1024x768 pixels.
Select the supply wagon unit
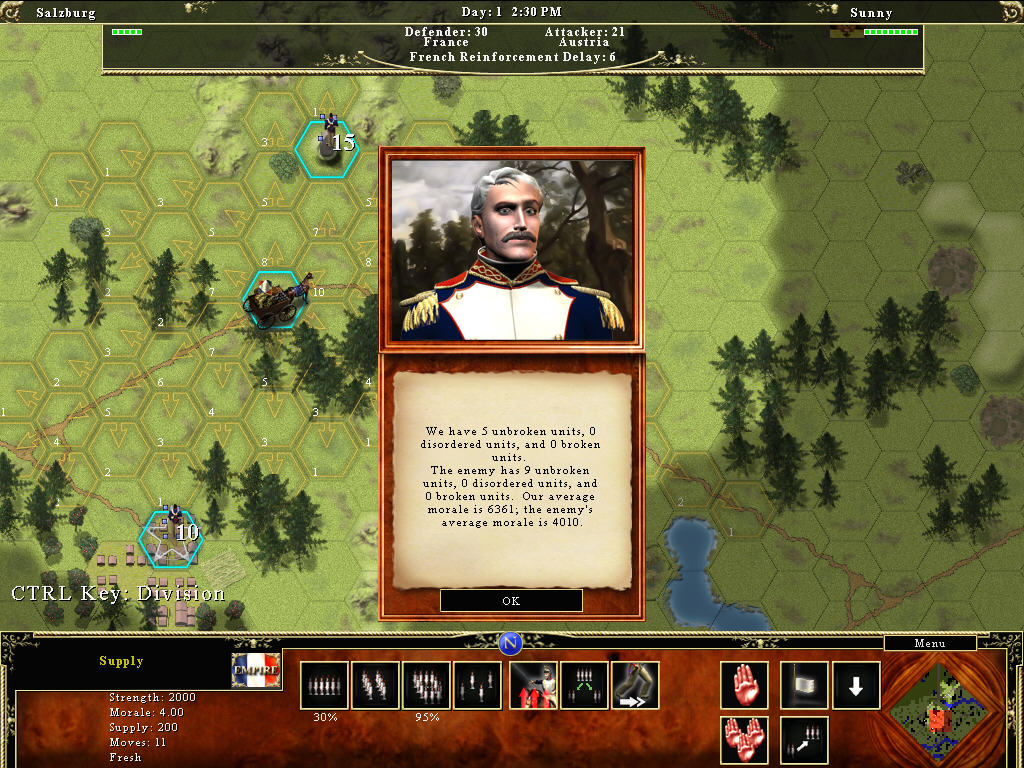(x=272, y=299)
